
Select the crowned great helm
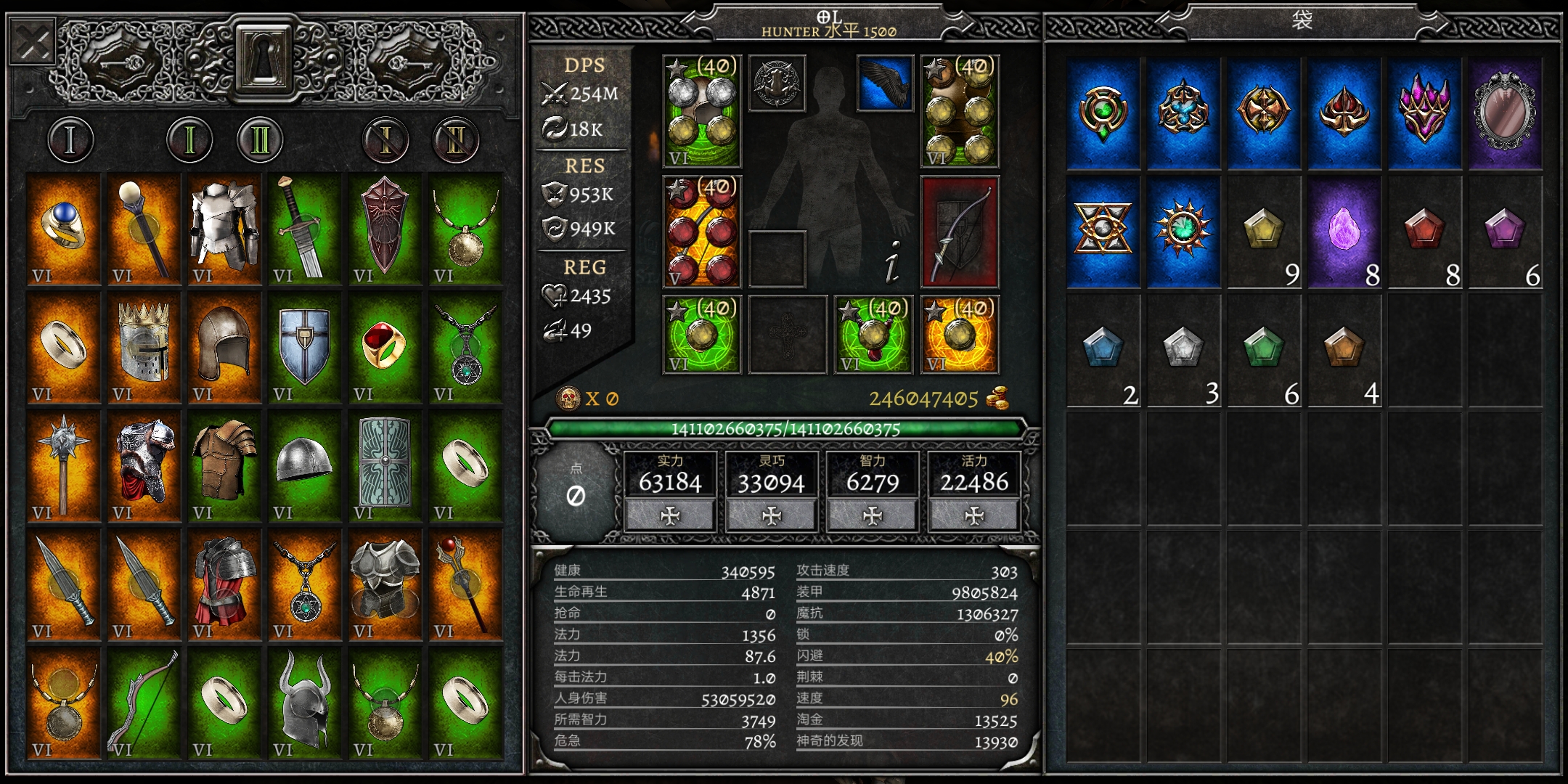click(x=144, y=347)
